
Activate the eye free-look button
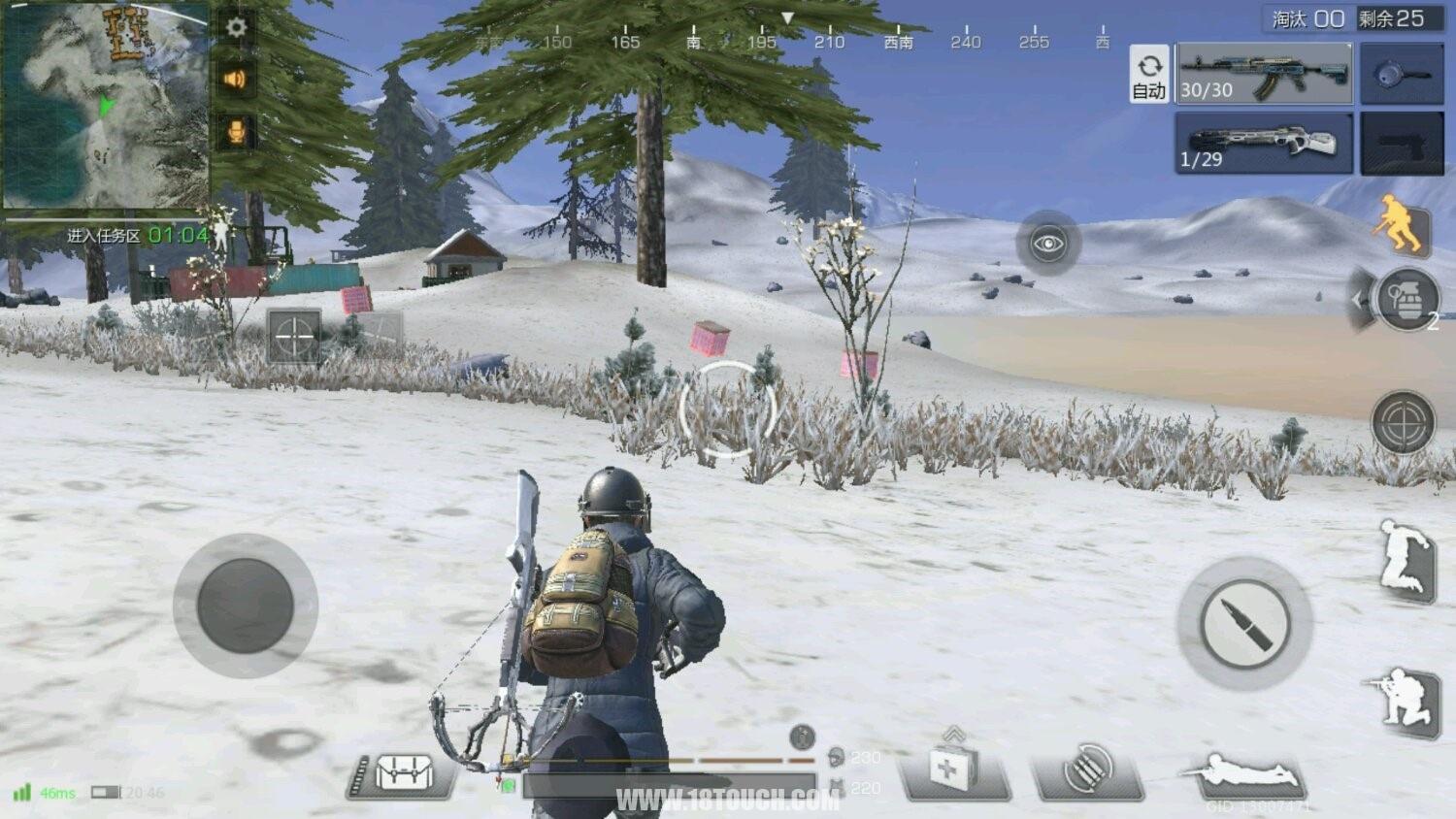[1048, 243]
